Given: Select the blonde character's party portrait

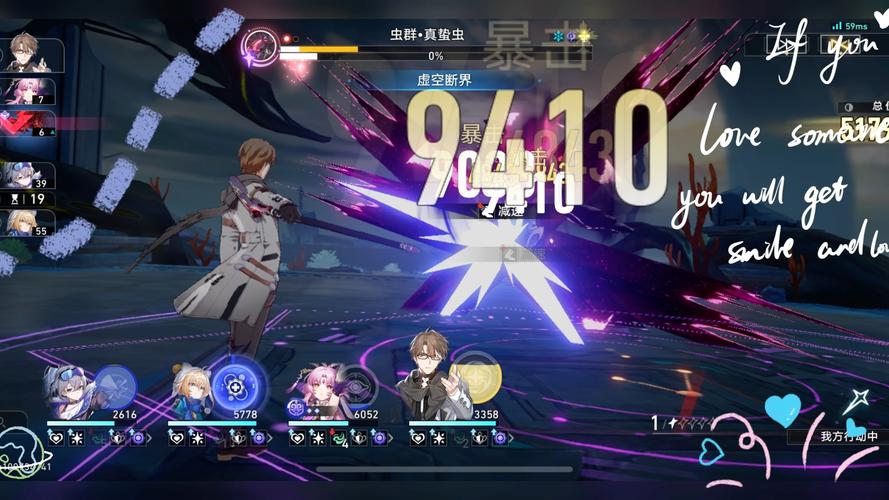Looking at the screenshot, I should coord(190,394).
